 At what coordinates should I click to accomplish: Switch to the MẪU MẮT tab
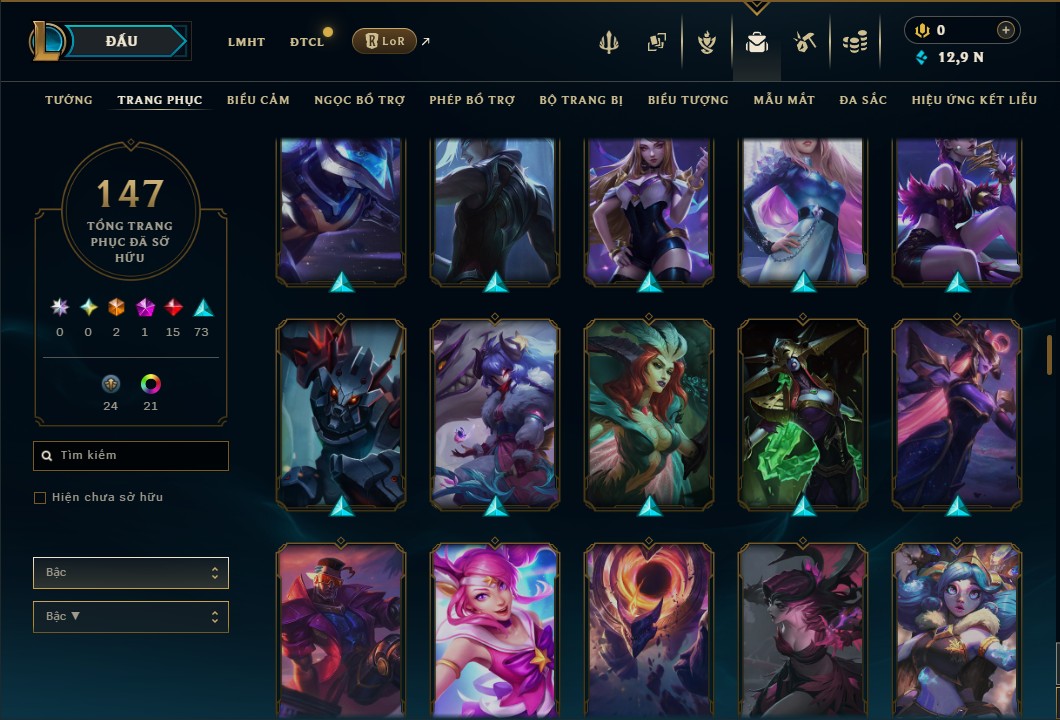[784, 100]
